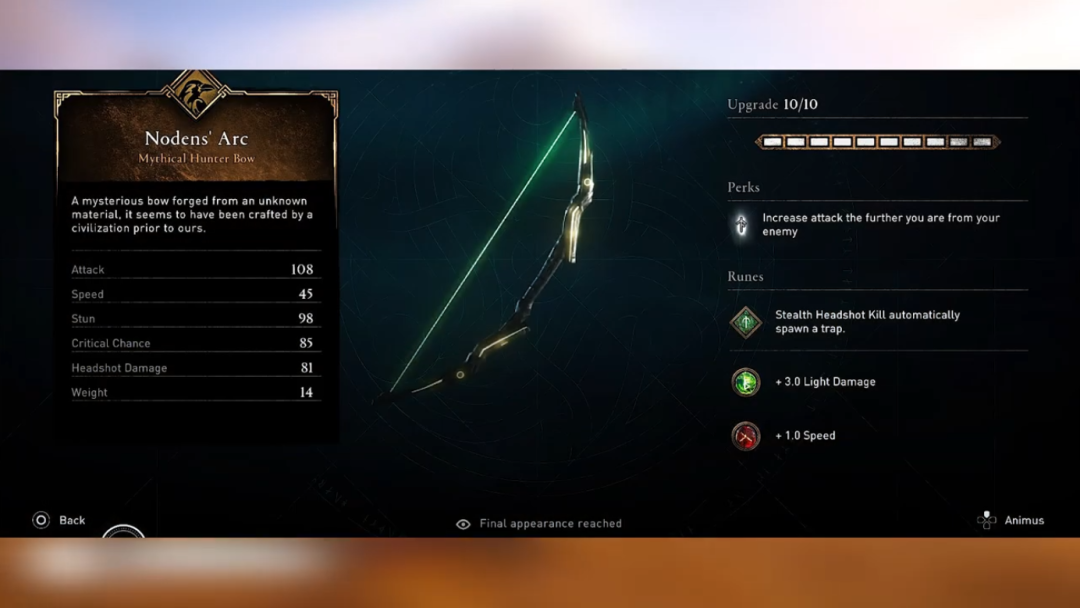
Task: Select the red Speed rune
Action: [x=746, y=436]
